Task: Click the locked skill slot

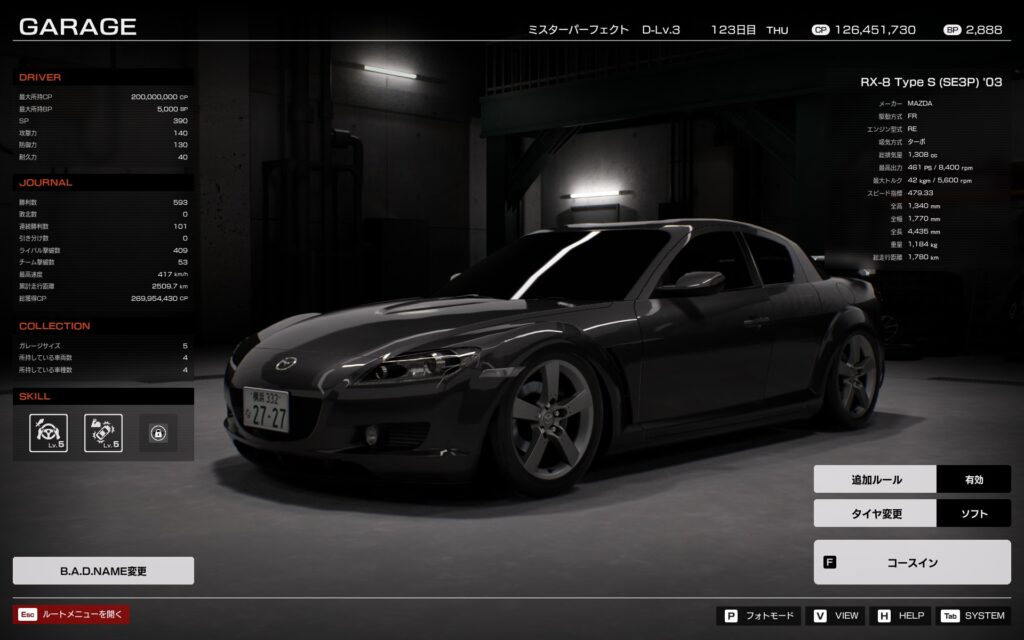Action: [x=158, y=433]
